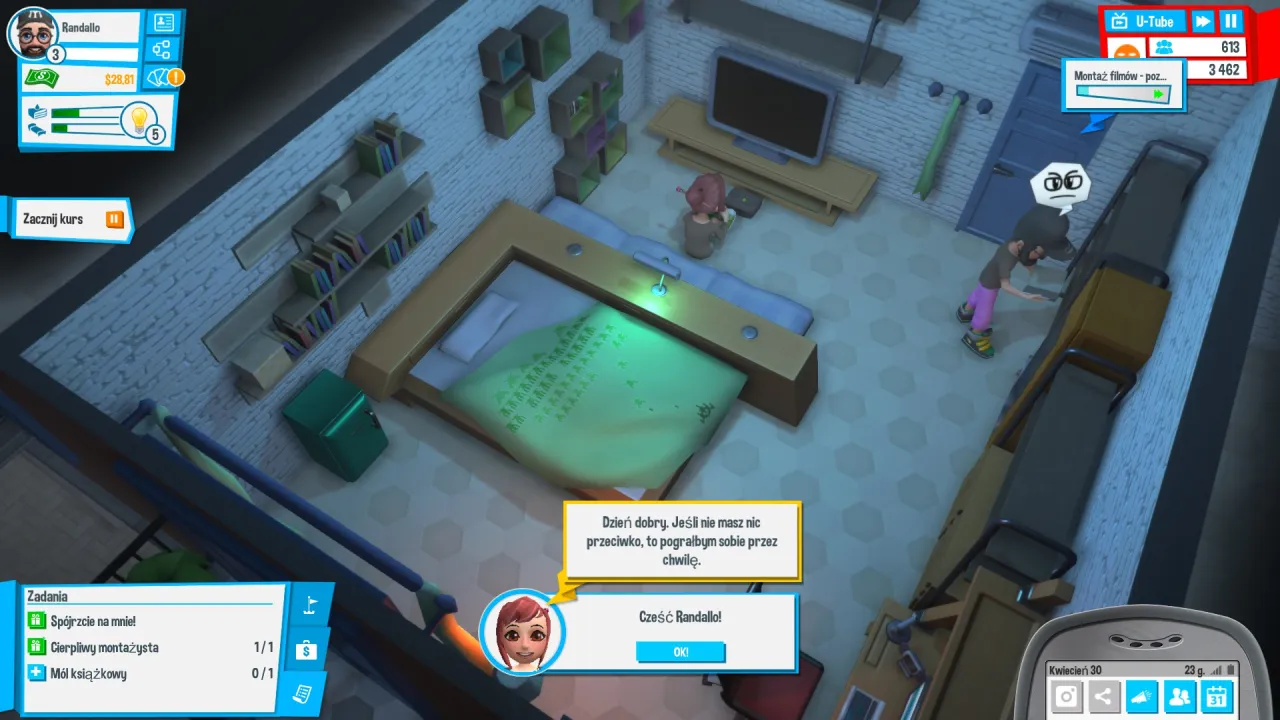Open the U-Tube channel panel
1280x720 pixels.
click(1146, 21)
